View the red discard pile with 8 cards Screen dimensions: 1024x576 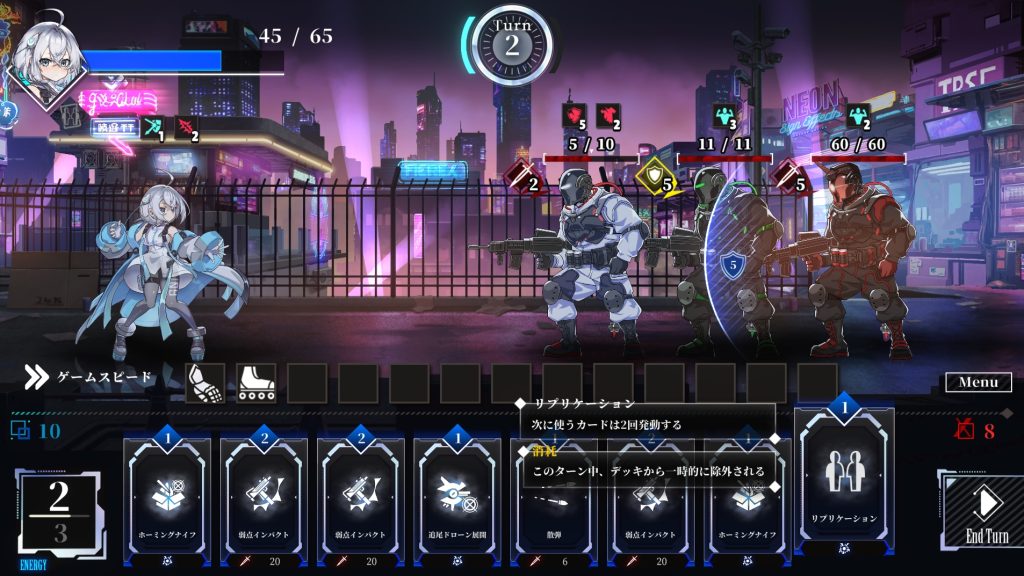point(974,431)
